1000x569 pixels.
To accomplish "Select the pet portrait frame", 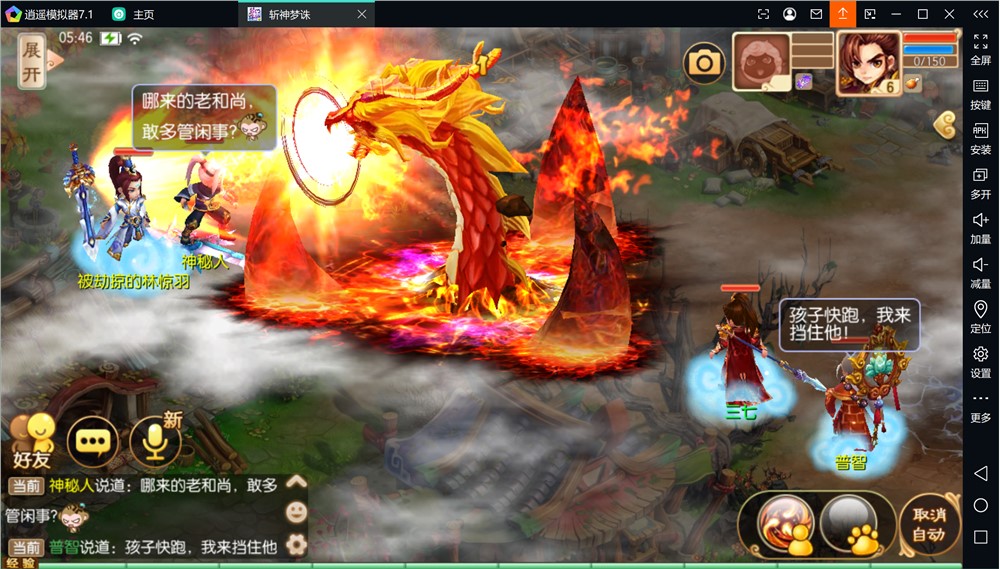I will pos(760,64).
